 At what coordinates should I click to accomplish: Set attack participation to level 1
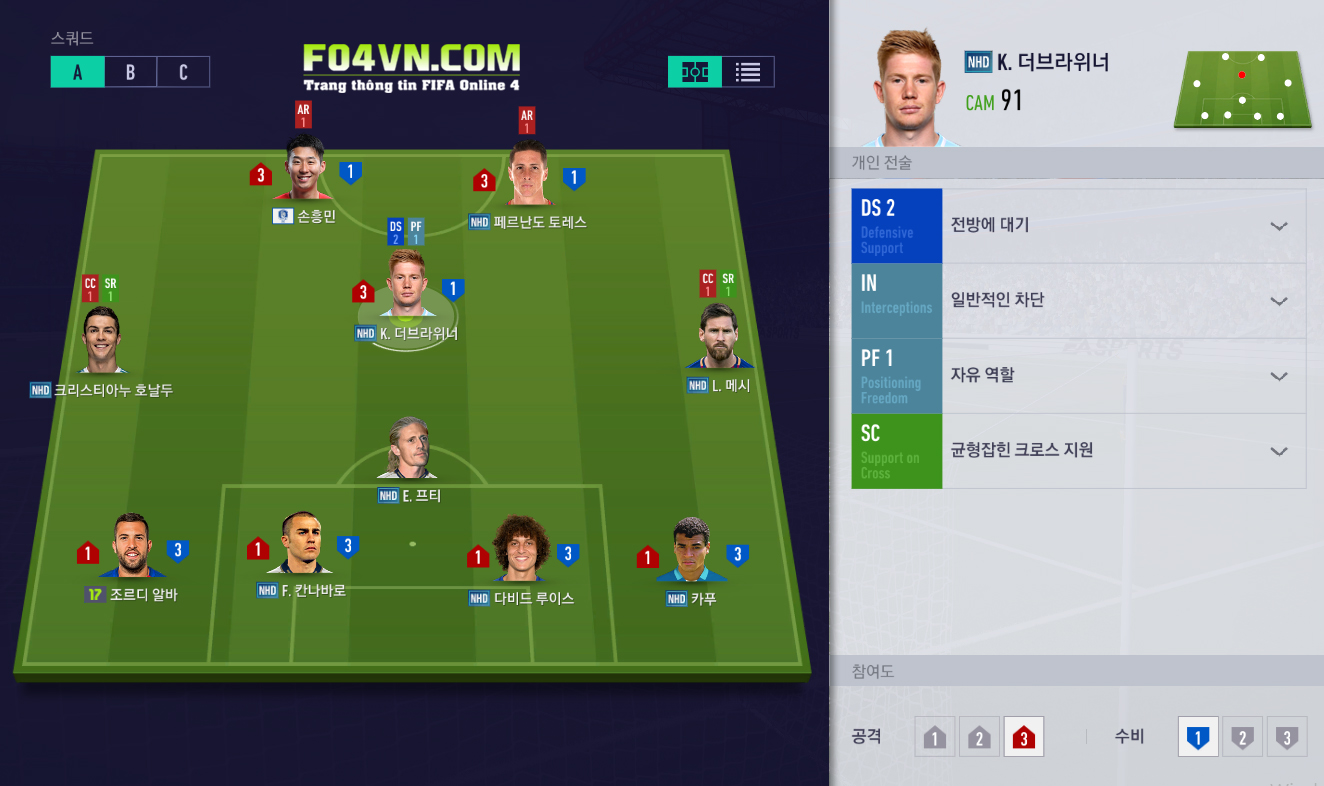click(x=935, y=738)
